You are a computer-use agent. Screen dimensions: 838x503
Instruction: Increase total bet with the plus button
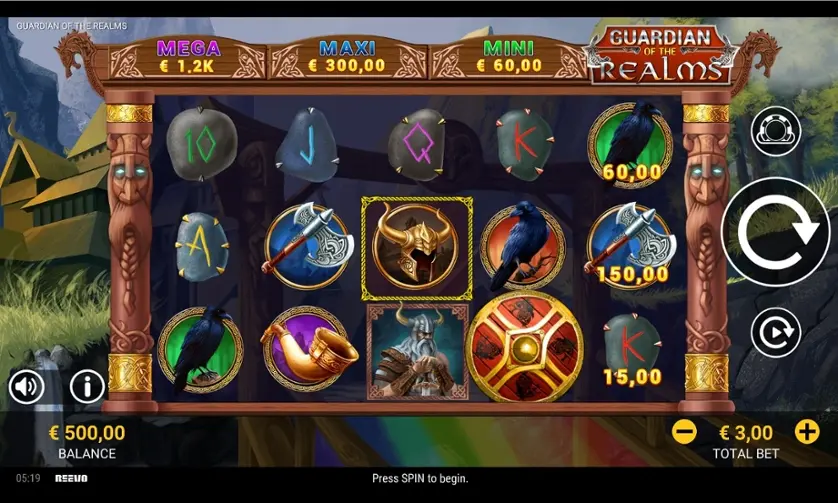click(x=806, y=432)
